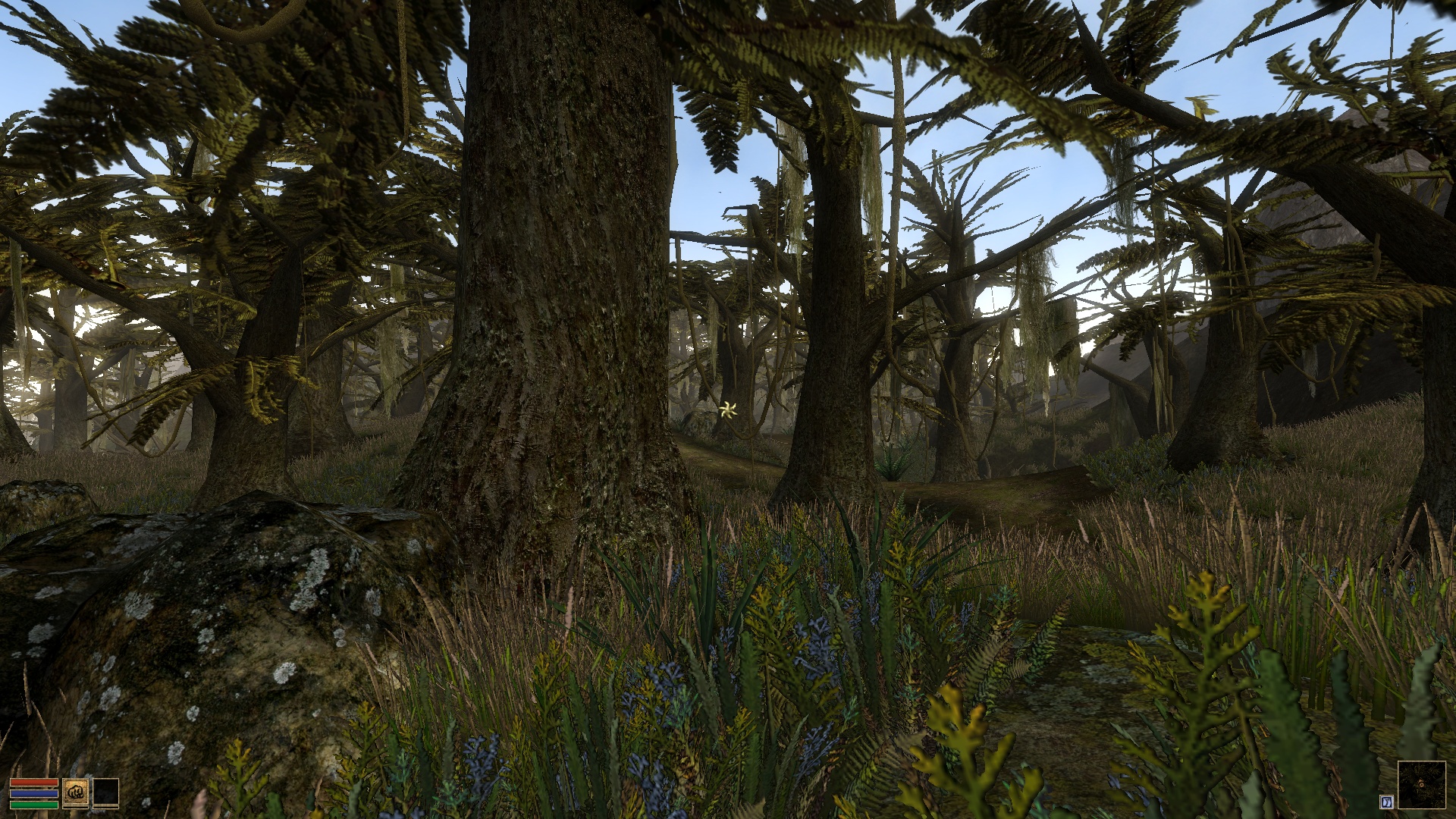Click the red health bar
The image size is (1456, 819).
pyautogui.click(x=34, y=782)
